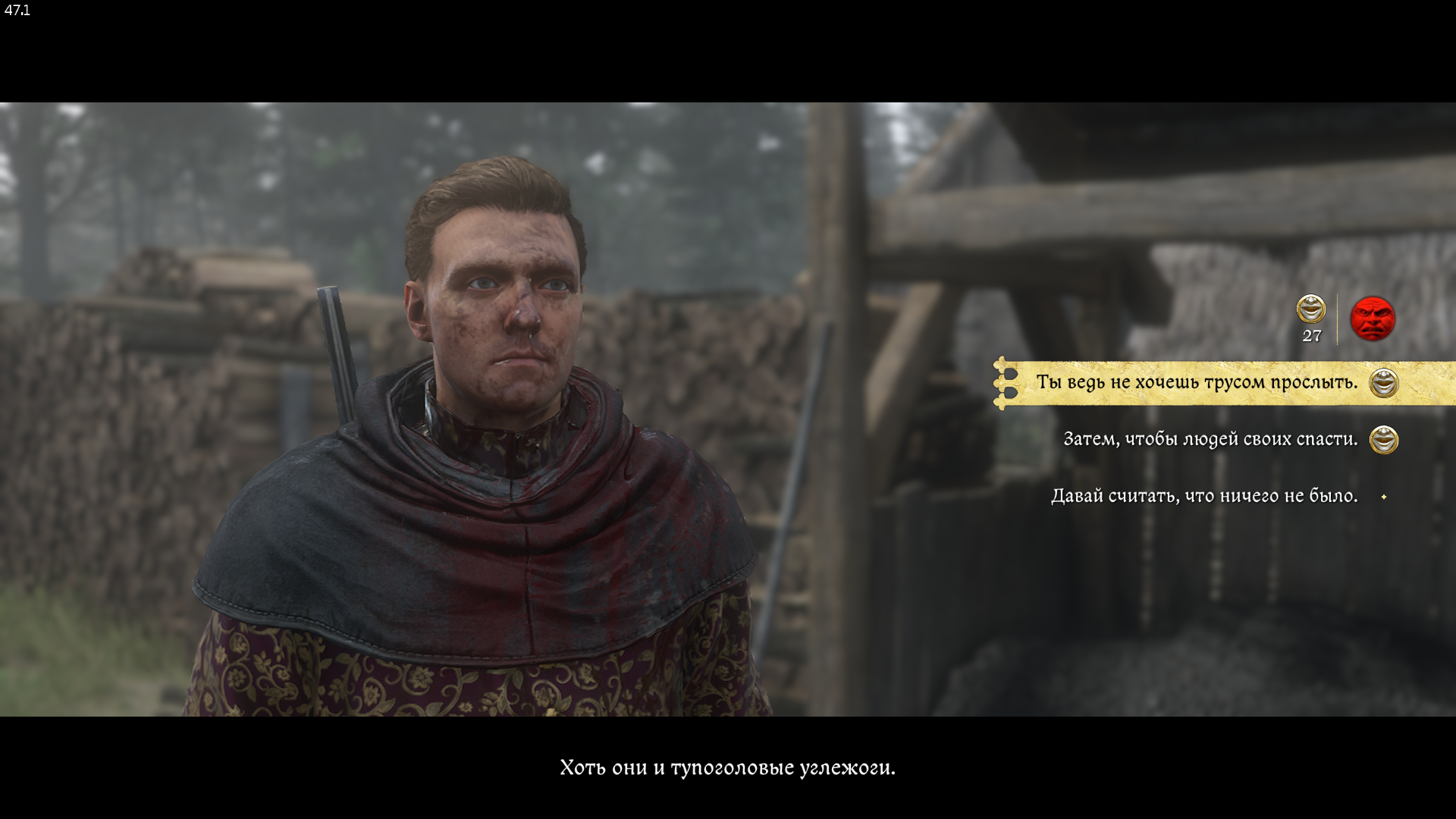1456x819 pixels.
Task: Choose reply "Ты ведь не хочешь трусом прослыть."
Action: pyautogui.click(x=1196, y=382)
